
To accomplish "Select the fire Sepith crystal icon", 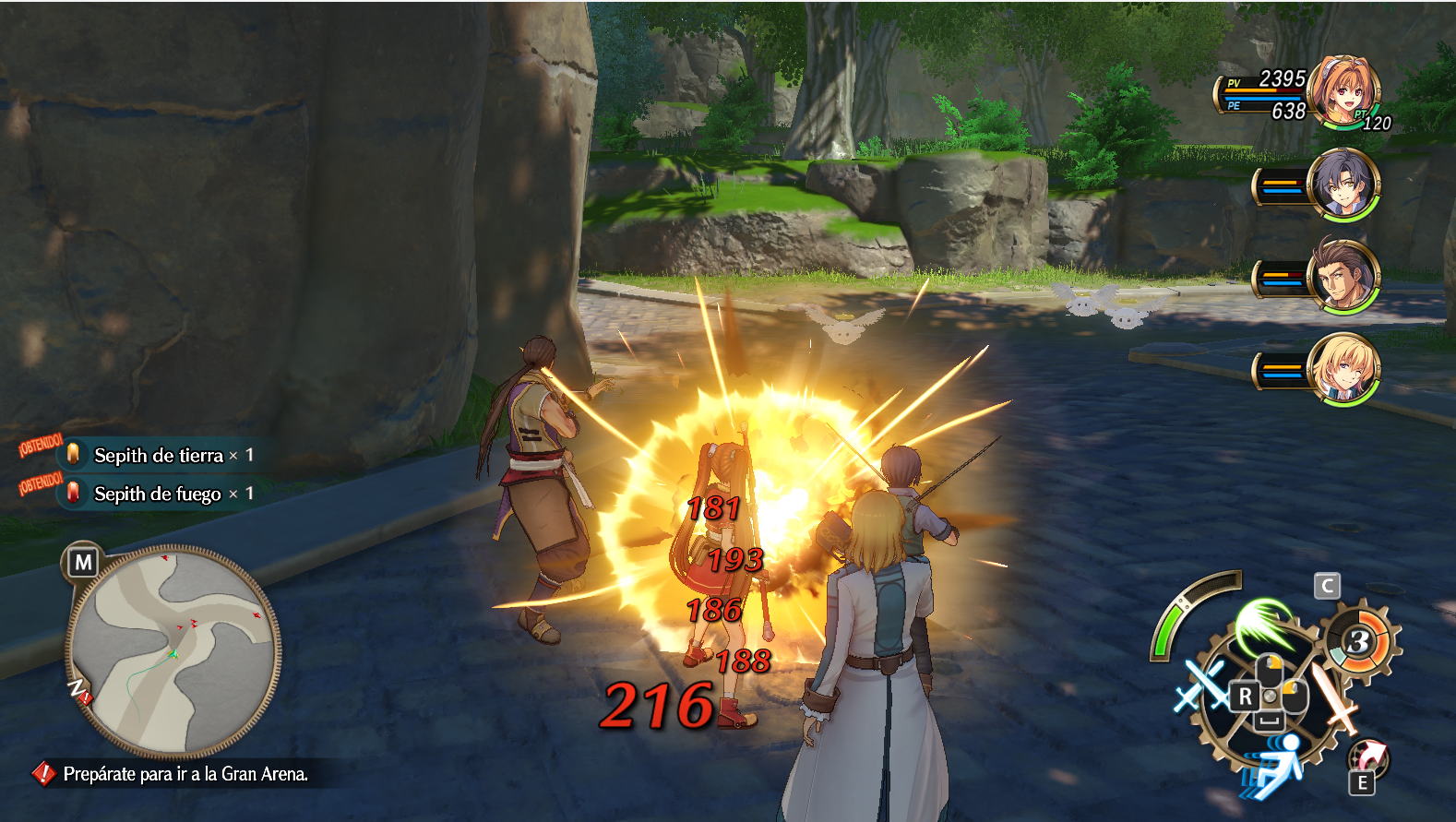I will point(73,494).
